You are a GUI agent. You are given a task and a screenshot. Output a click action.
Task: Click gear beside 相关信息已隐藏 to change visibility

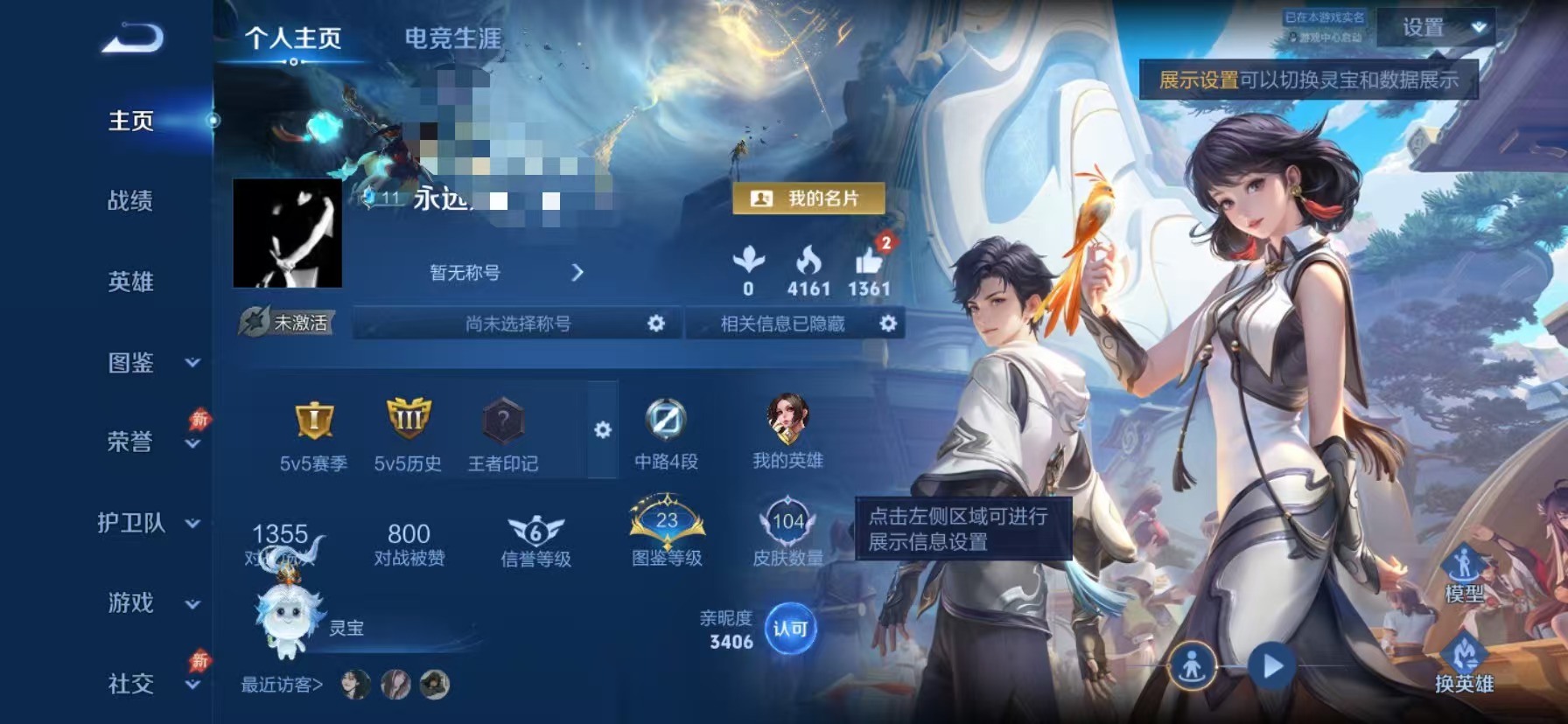(889, 324)
